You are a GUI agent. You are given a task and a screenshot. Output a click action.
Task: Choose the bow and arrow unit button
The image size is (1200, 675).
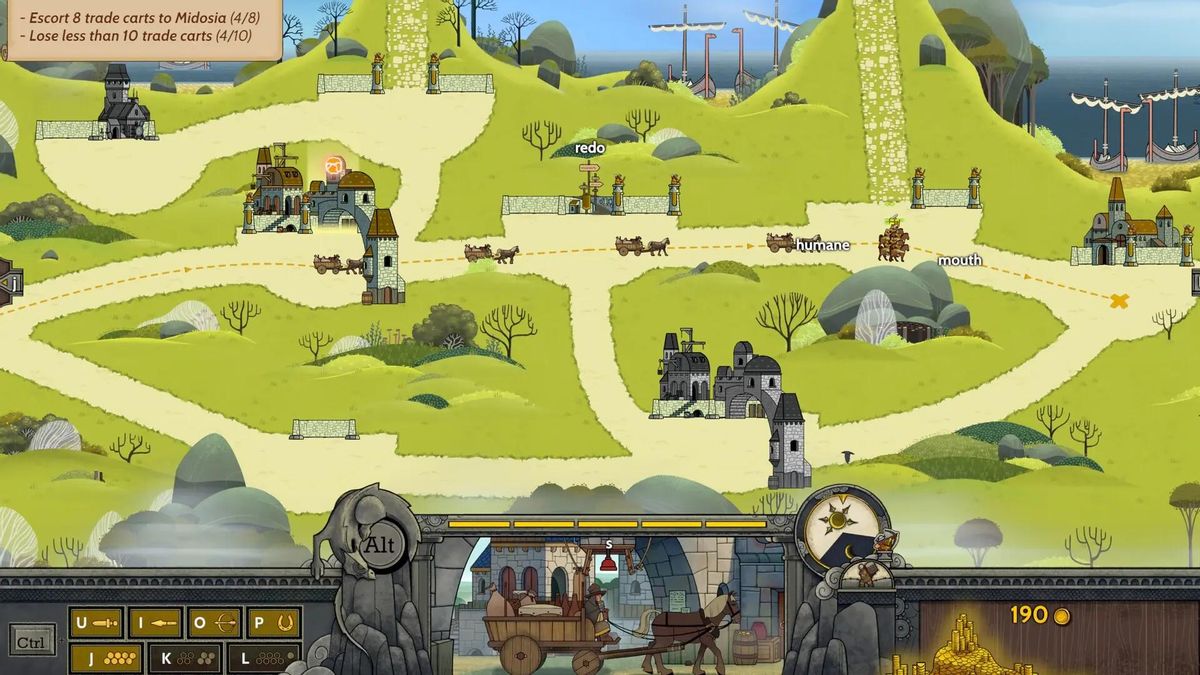click(x=215, y=623)
